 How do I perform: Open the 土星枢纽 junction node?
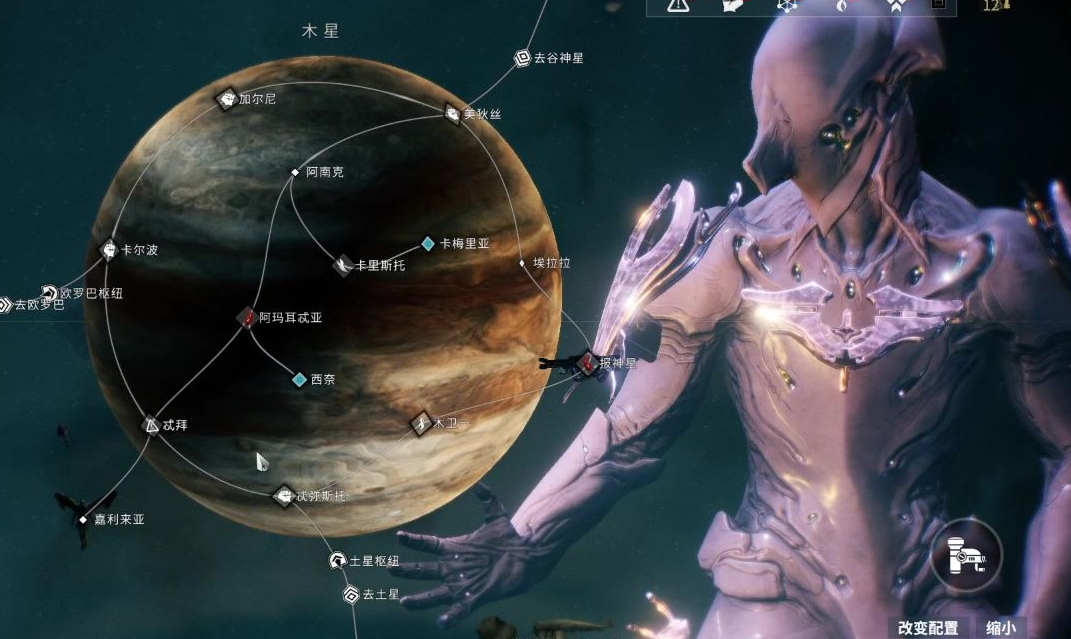coord(338,561)
